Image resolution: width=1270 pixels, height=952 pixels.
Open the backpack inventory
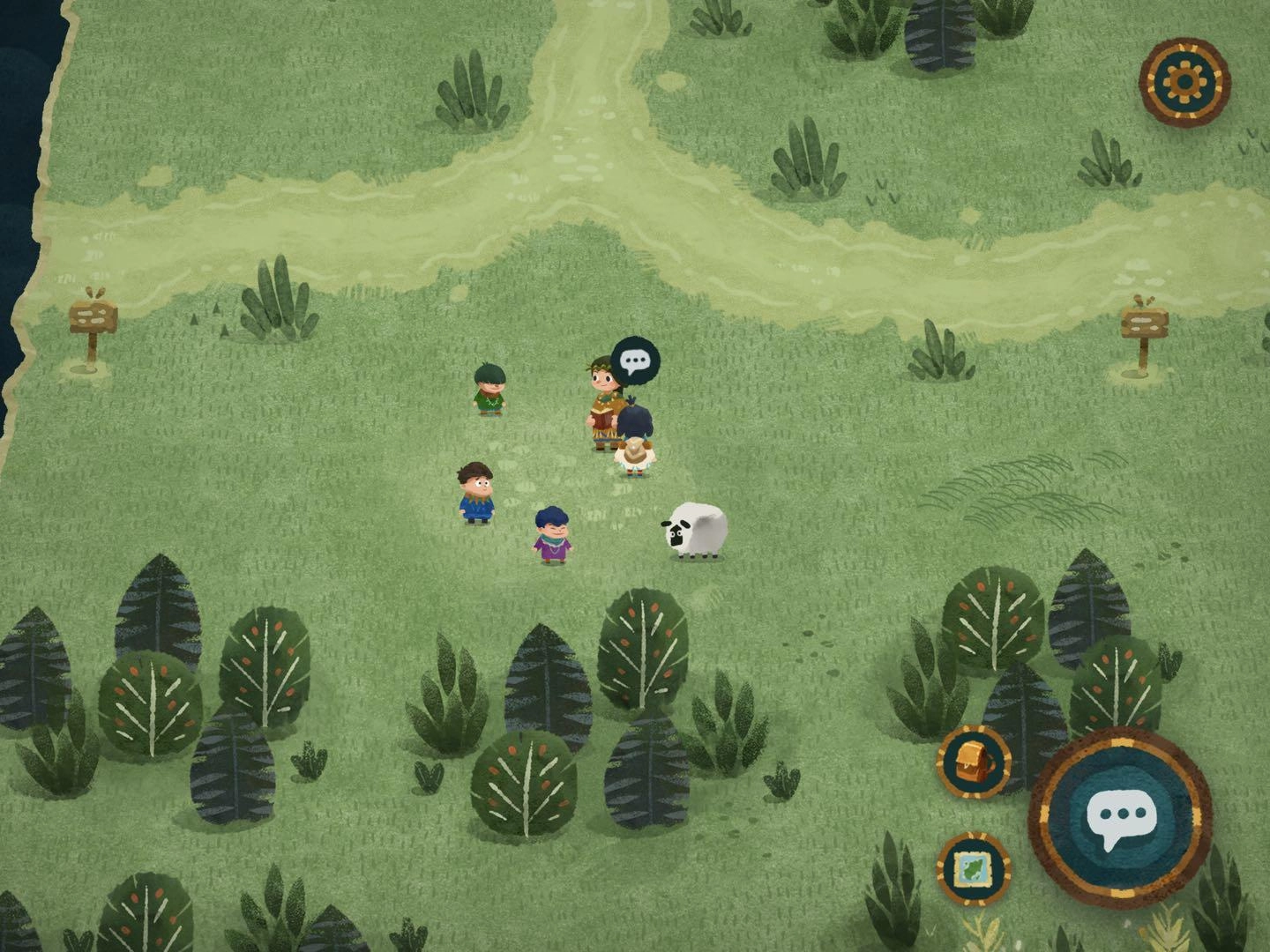click(x=973, y=762)
